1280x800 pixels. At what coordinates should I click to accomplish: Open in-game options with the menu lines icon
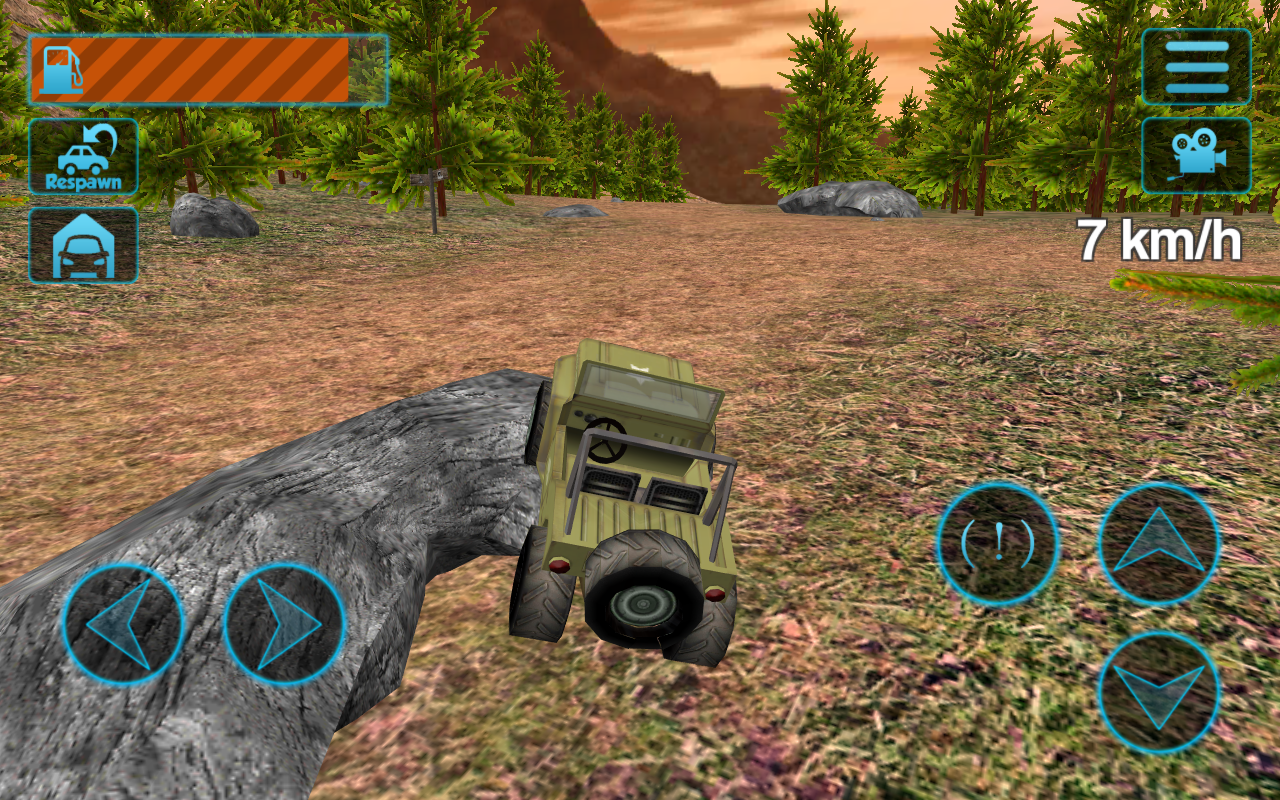click(1197, 64)
